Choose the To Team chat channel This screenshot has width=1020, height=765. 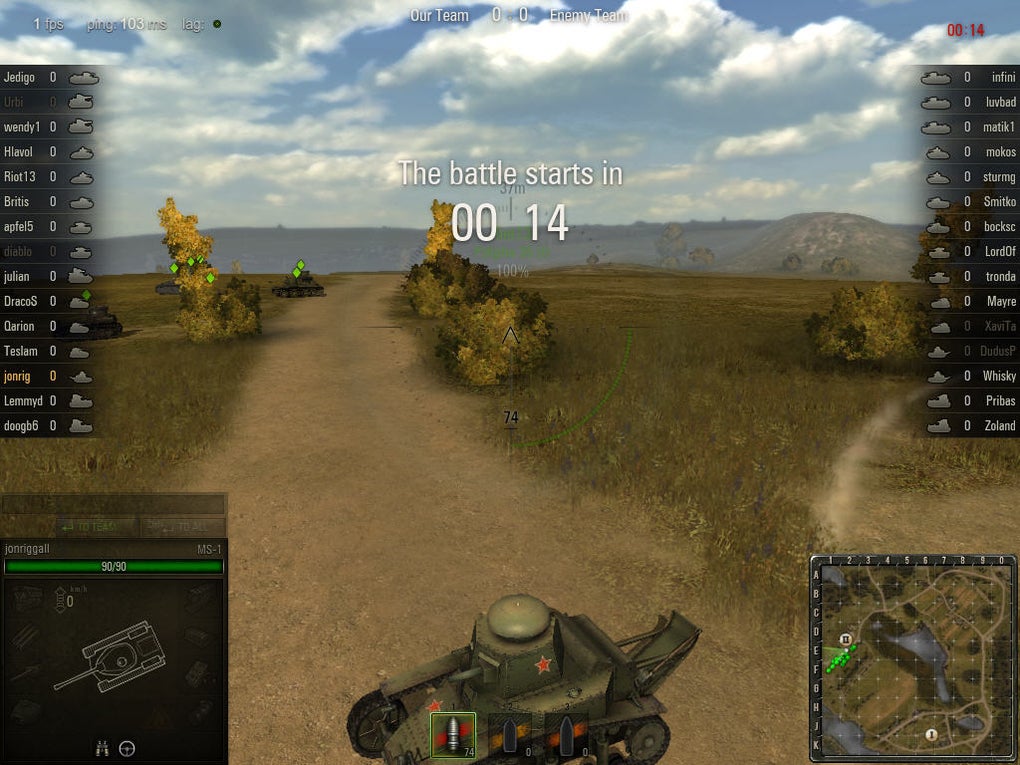point(88,527)
